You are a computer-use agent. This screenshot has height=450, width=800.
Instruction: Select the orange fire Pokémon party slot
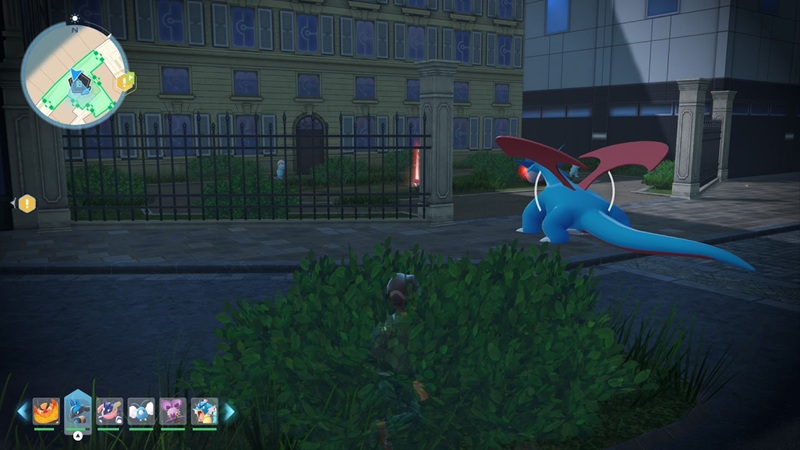point(45,411)
